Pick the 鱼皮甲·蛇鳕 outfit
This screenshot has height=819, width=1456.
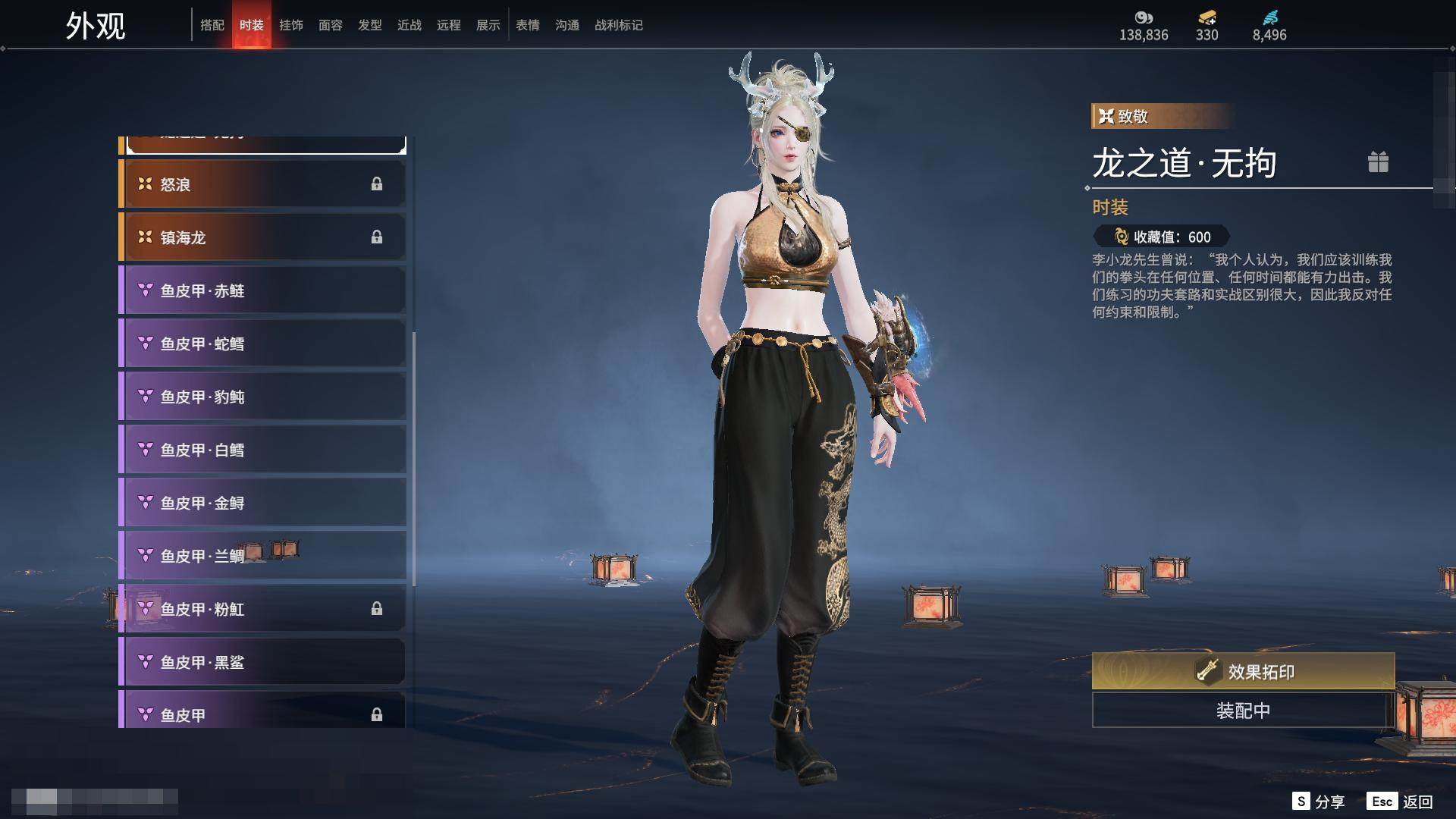coord(262,344)
